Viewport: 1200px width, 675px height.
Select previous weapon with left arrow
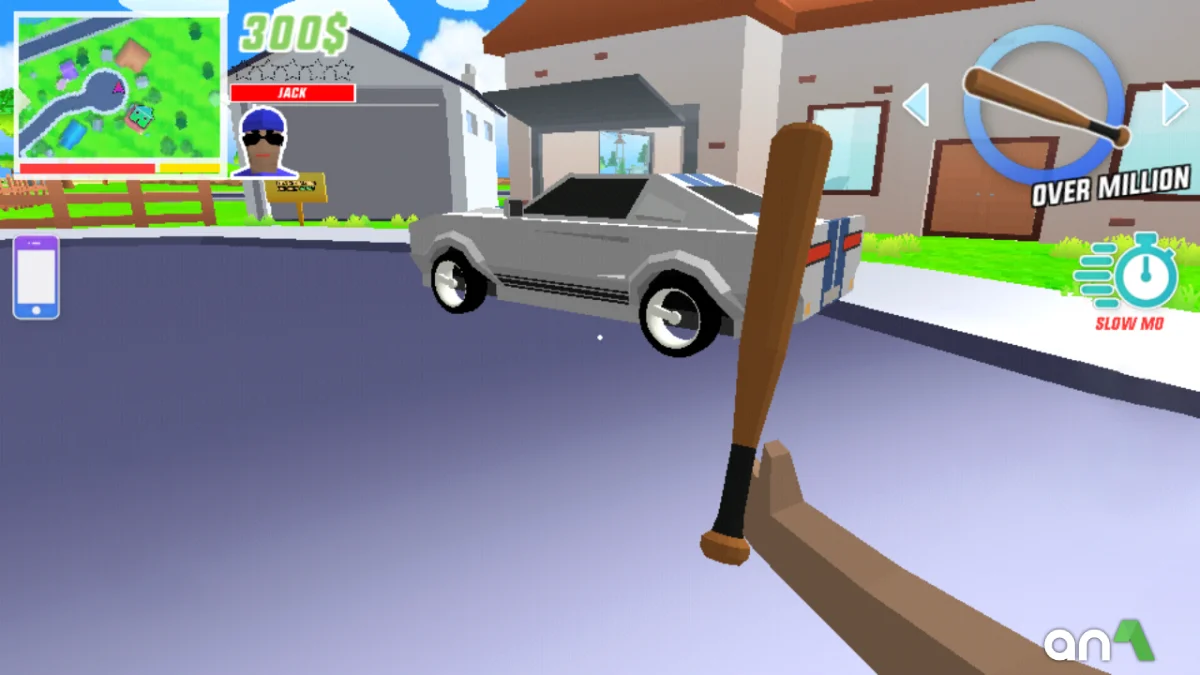point(916,105)
